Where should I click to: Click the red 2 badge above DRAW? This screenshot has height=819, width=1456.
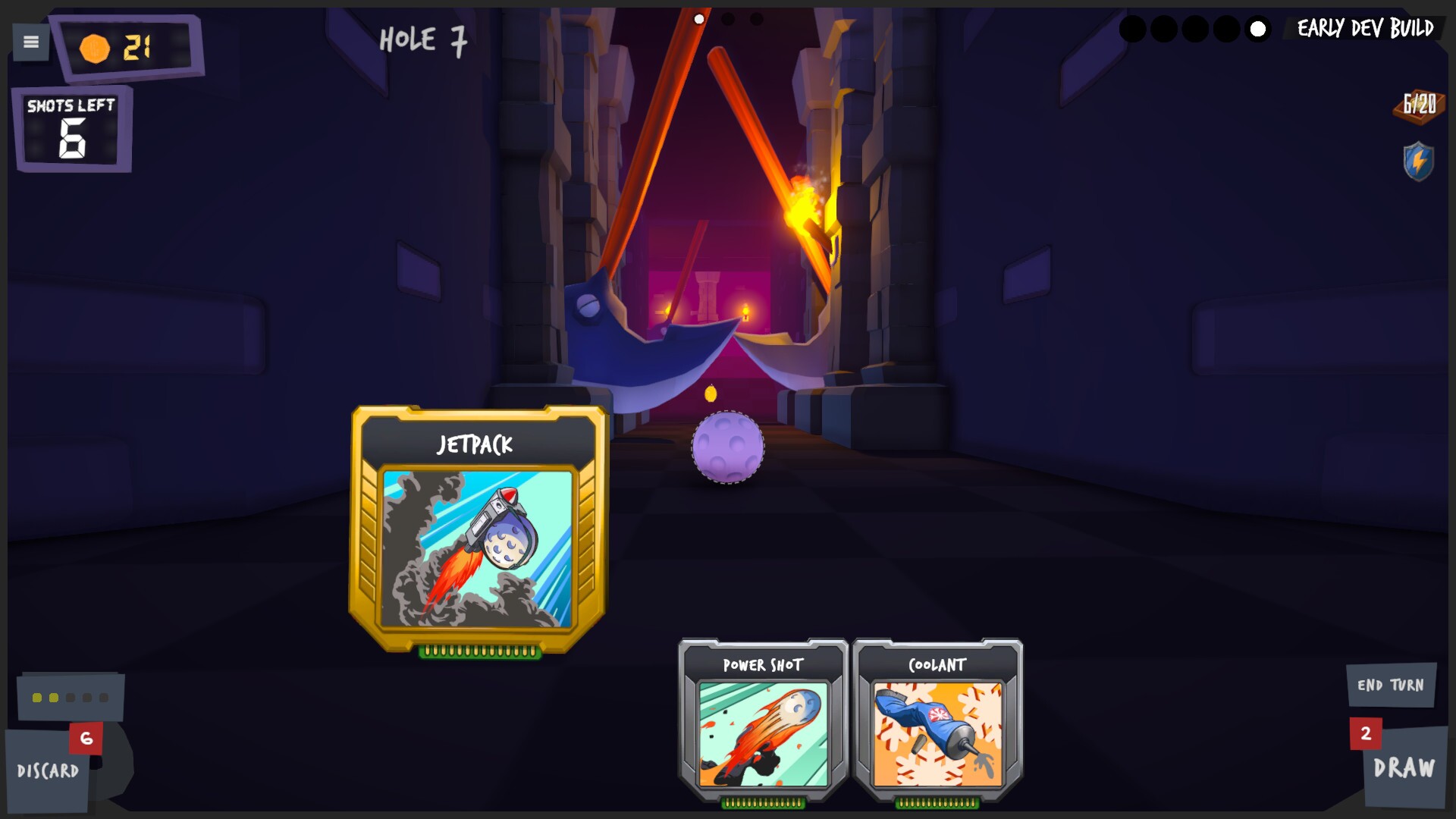[x=1367, y=733]
